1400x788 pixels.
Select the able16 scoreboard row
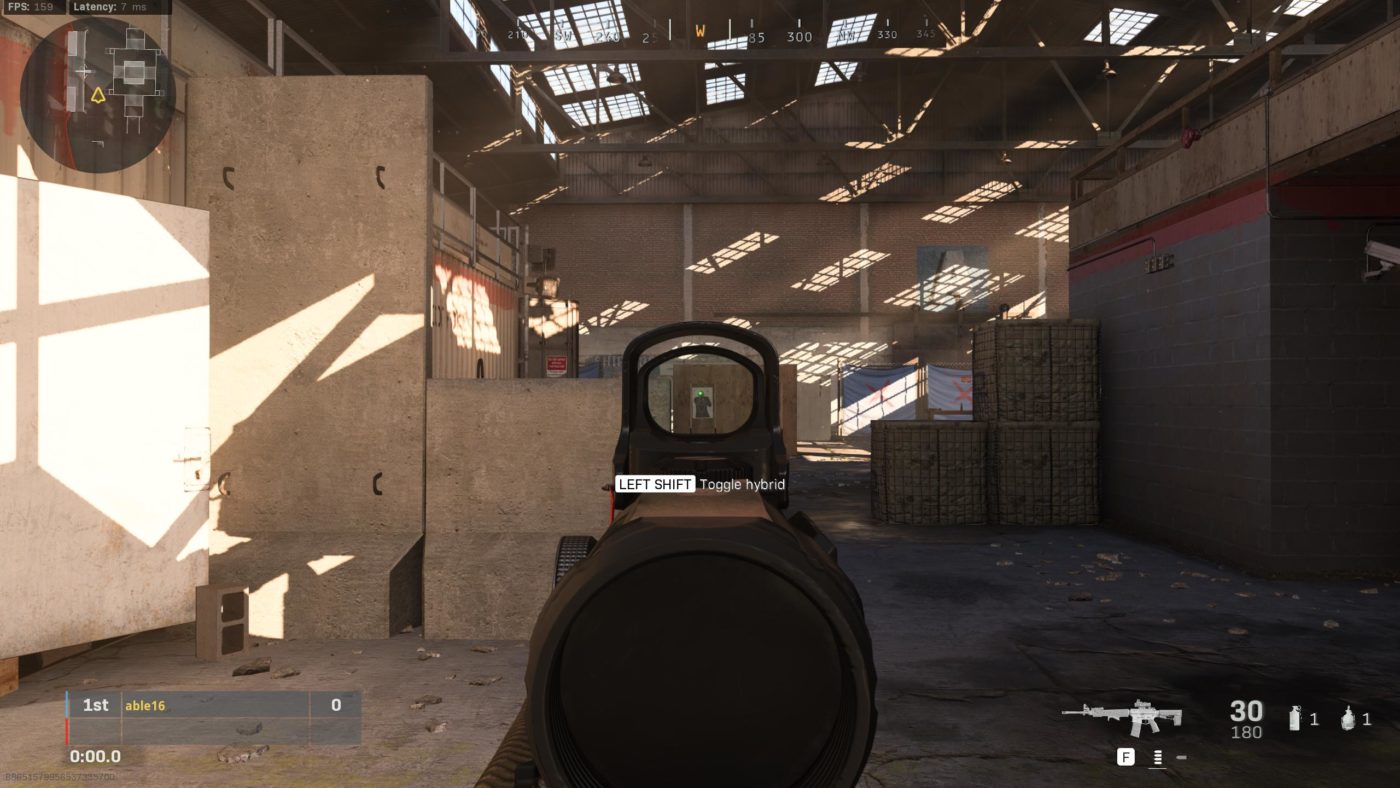[x=214, y=705]
